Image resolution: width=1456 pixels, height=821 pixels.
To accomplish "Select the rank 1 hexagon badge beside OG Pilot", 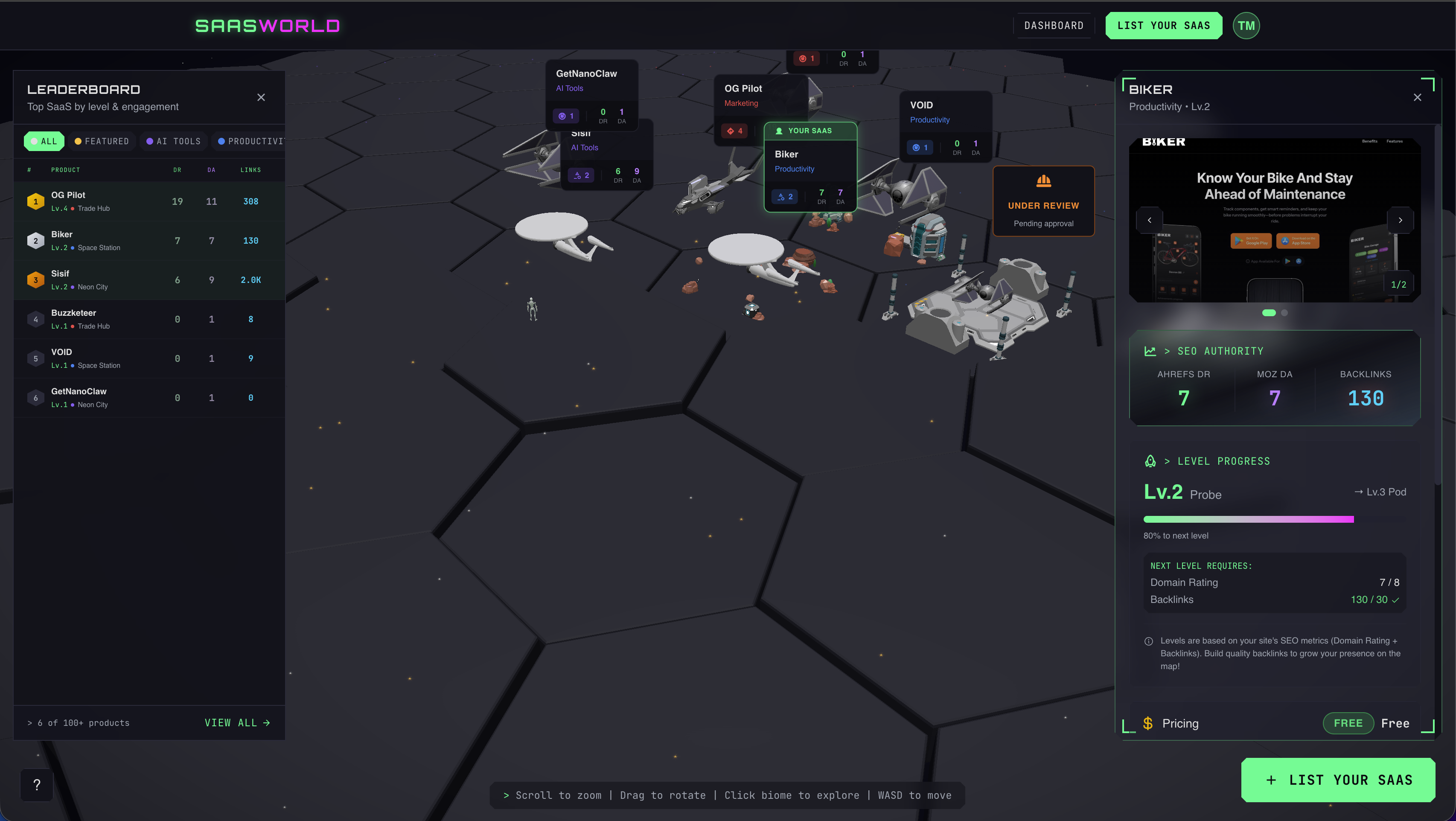I will (35, 201).
